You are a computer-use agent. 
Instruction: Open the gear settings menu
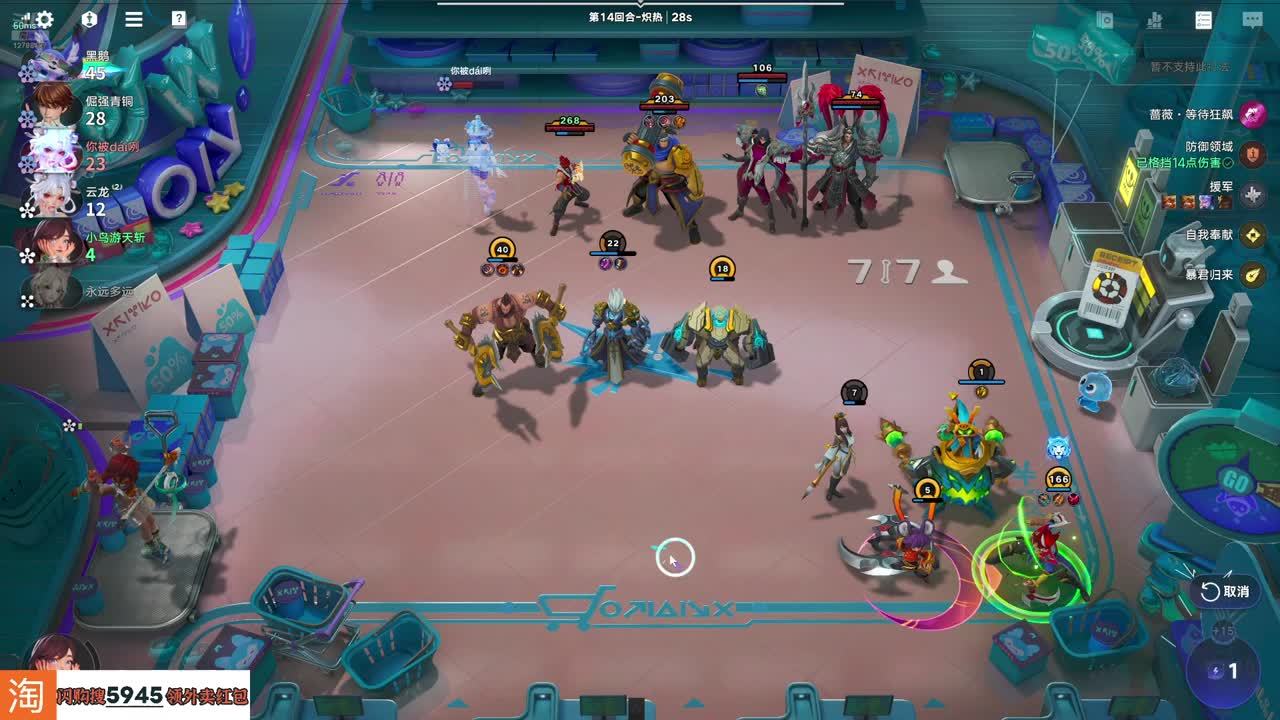44,19
